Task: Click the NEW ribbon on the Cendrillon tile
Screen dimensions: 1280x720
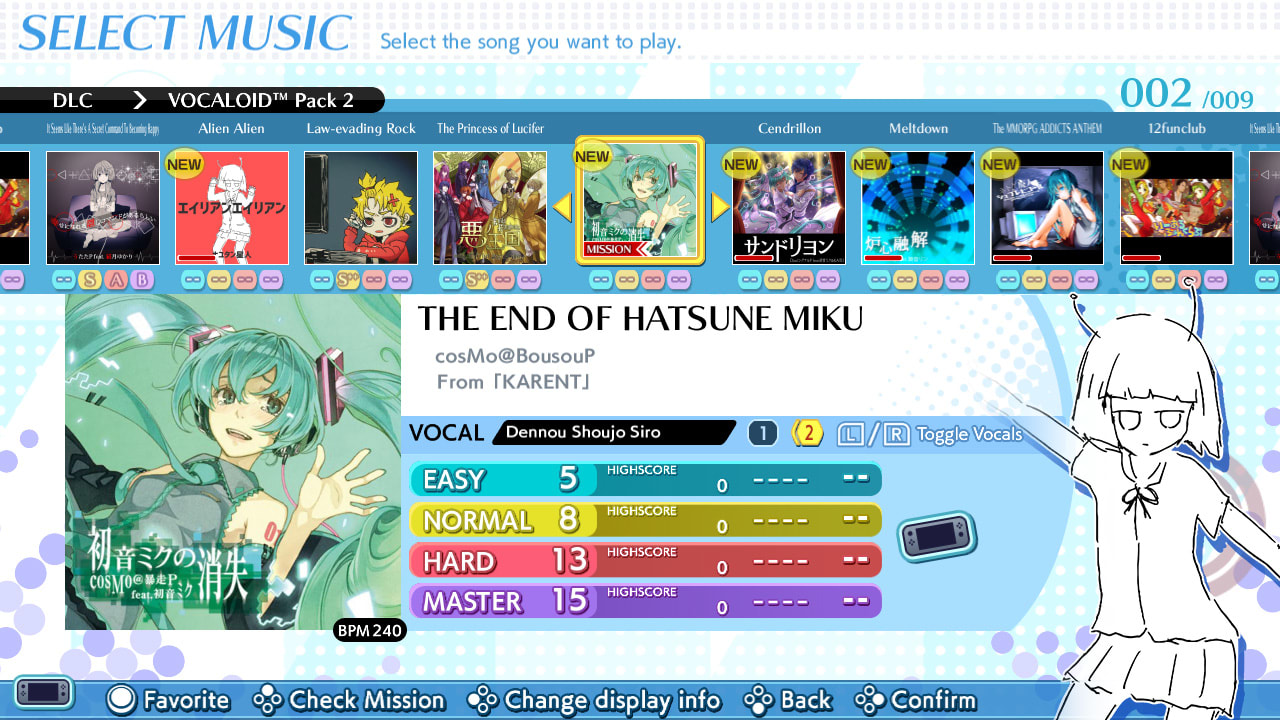Action: click(740, 163)
